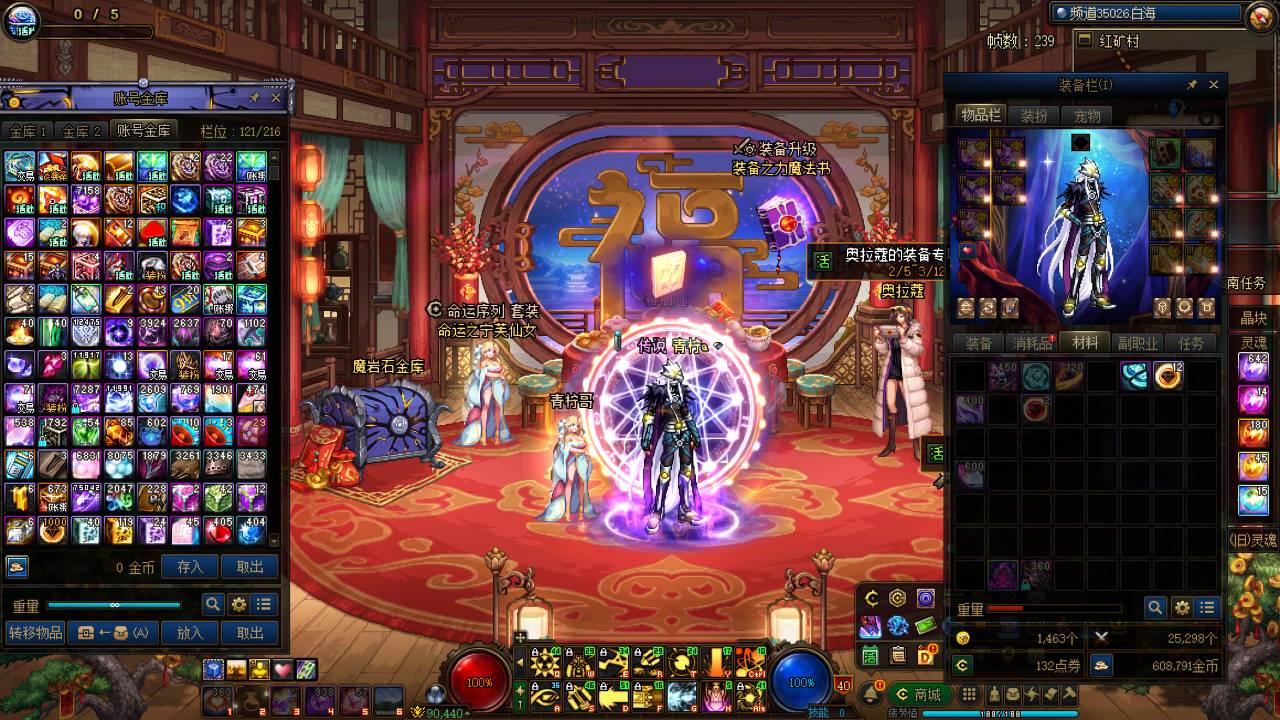Viewport: 1280px width, 720px height.
Task: Open the vault search magnifier button
Action: [212, 604]
